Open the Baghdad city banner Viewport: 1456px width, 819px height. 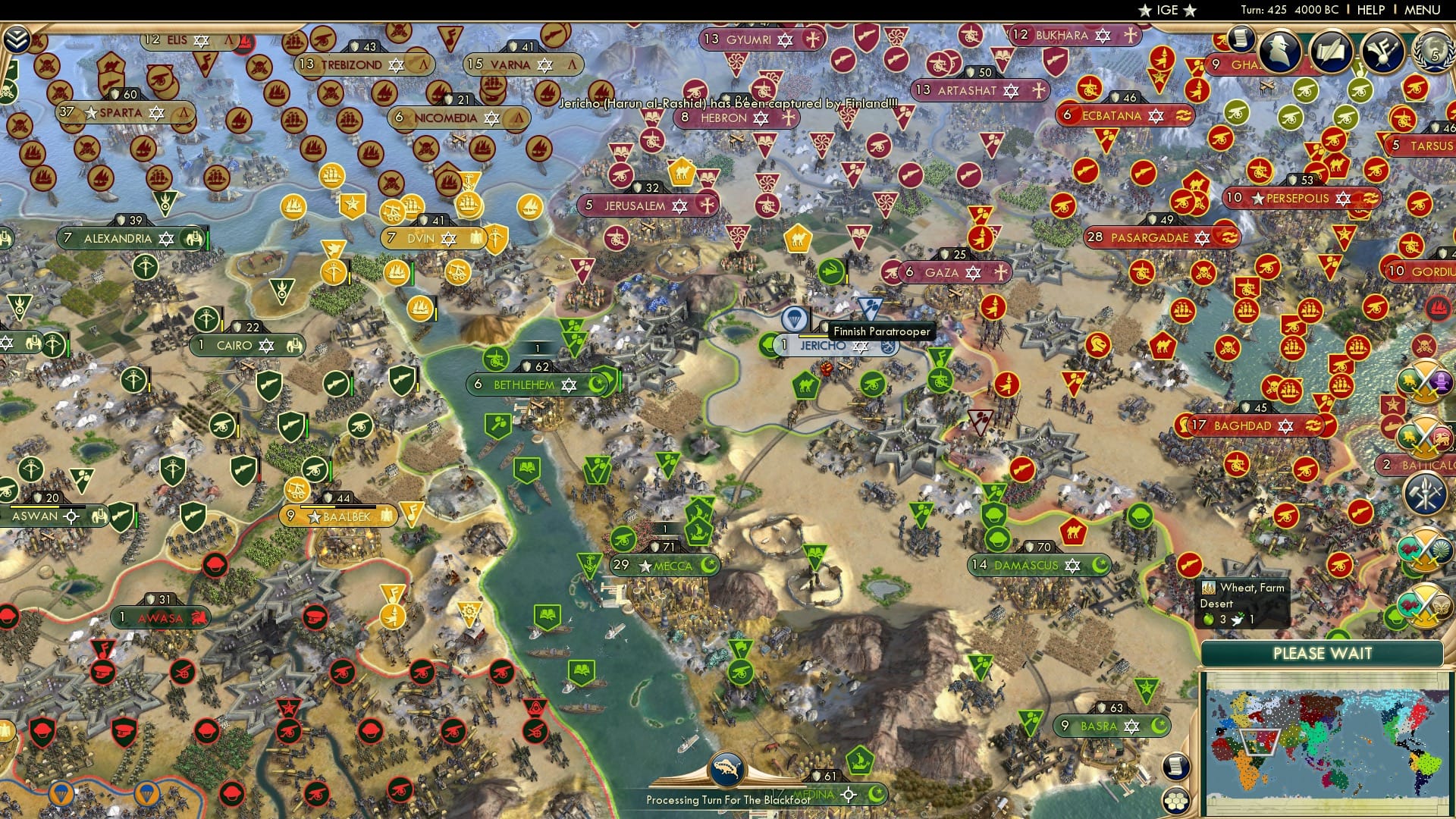(1244, 426)
